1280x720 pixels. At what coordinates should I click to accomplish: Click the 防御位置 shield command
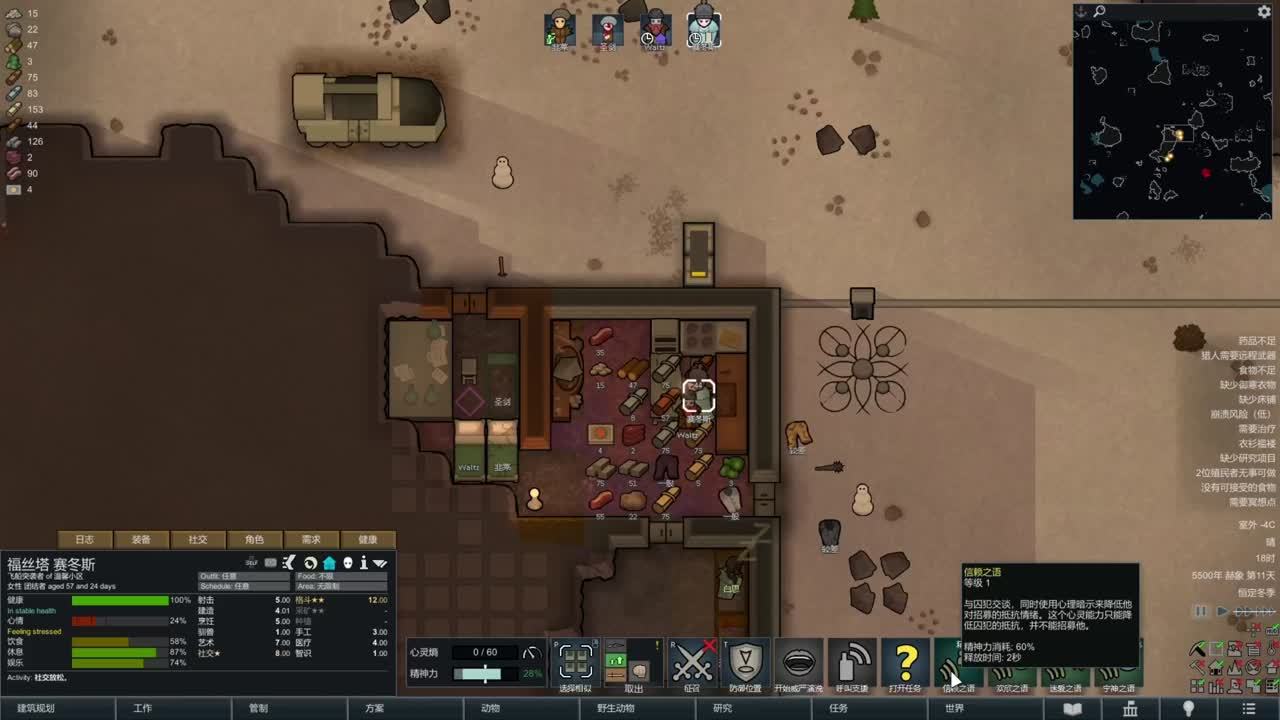point(745,663)
